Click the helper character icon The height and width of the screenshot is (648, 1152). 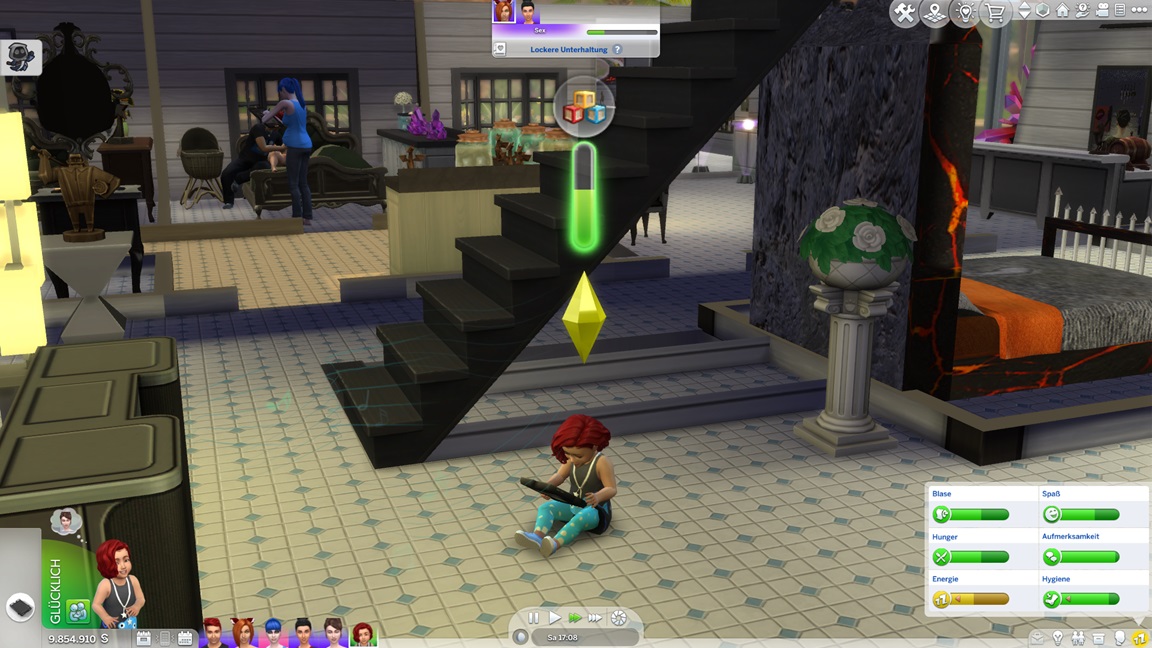click(x=20, y=57)
